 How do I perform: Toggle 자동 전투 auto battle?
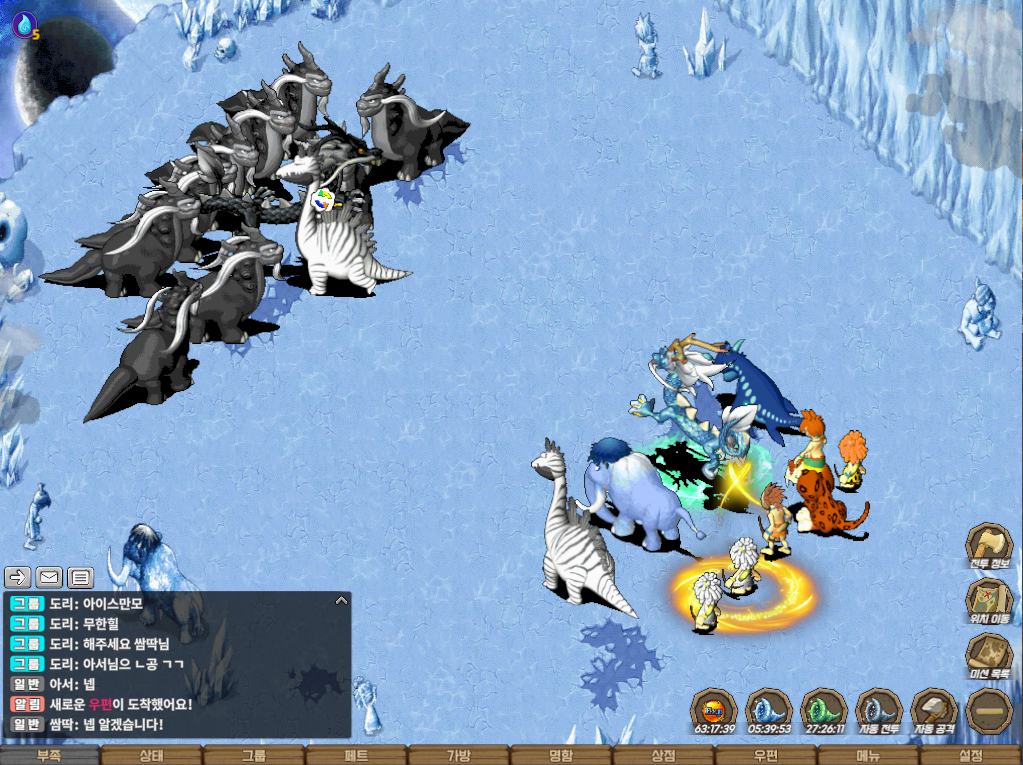(879, 712)
